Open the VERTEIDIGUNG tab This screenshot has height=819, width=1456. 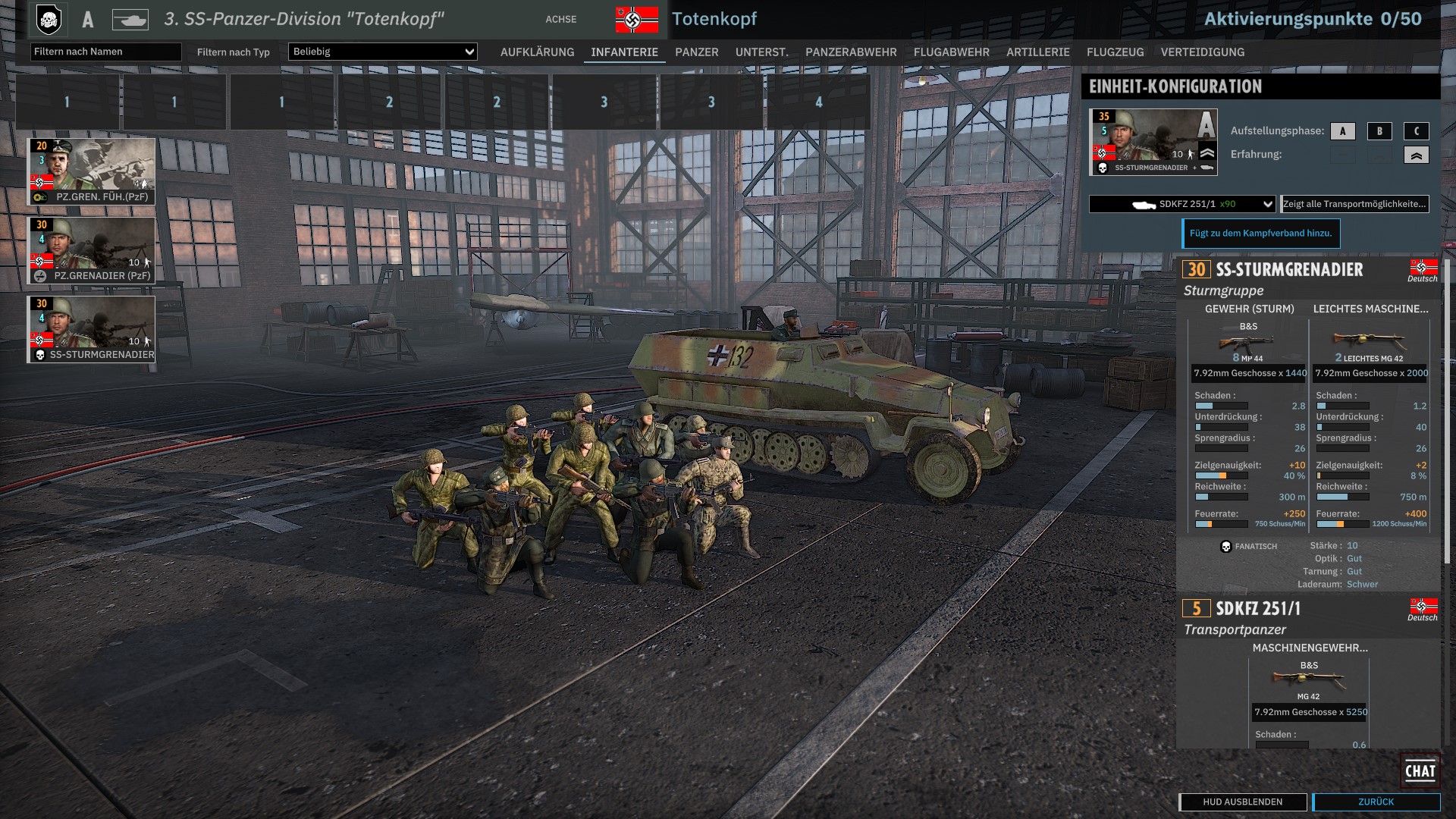[1202, 52]
